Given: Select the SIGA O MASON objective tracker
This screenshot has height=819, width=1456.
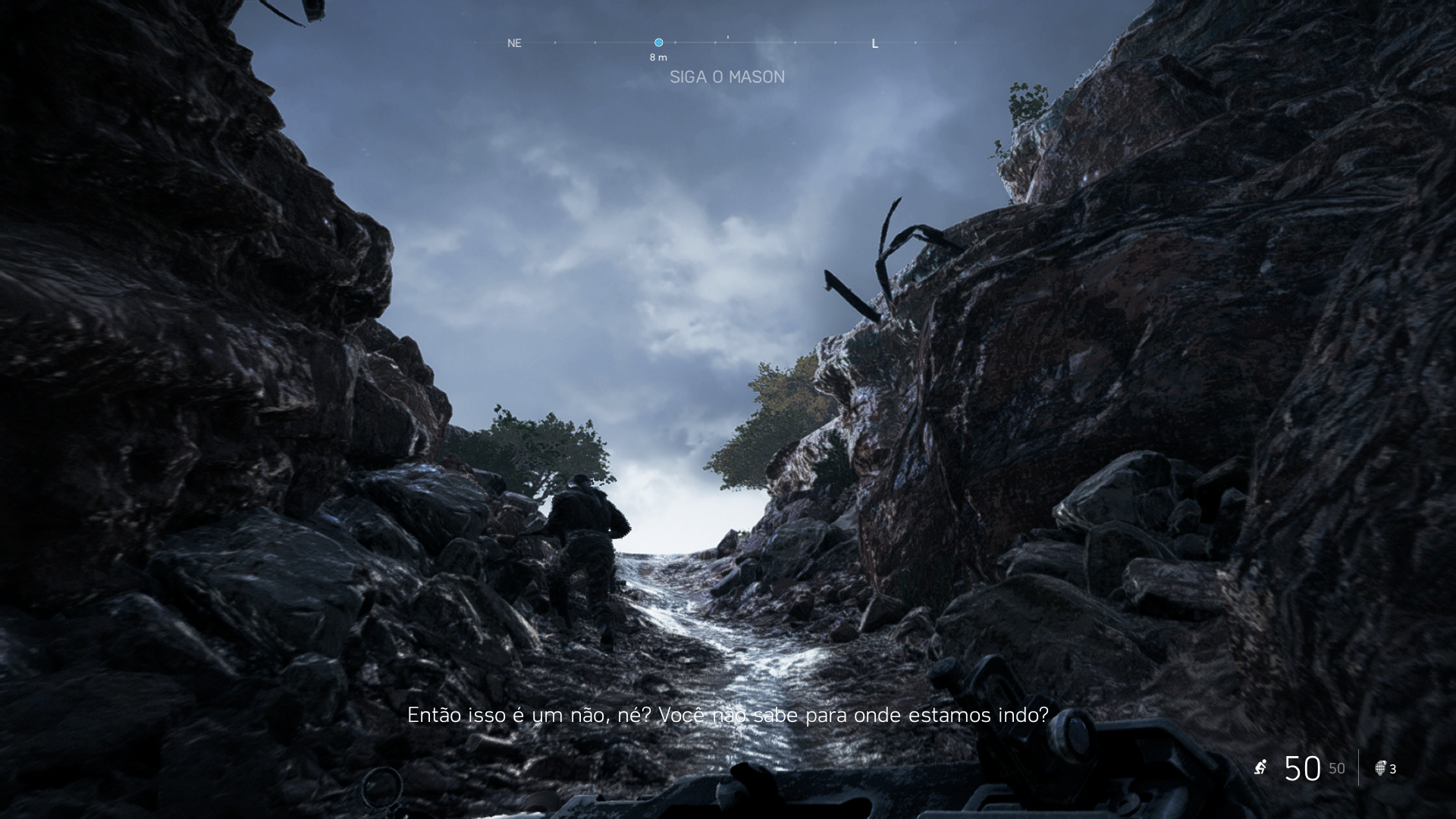Looking at the screenshot, I should pos(726,77).
